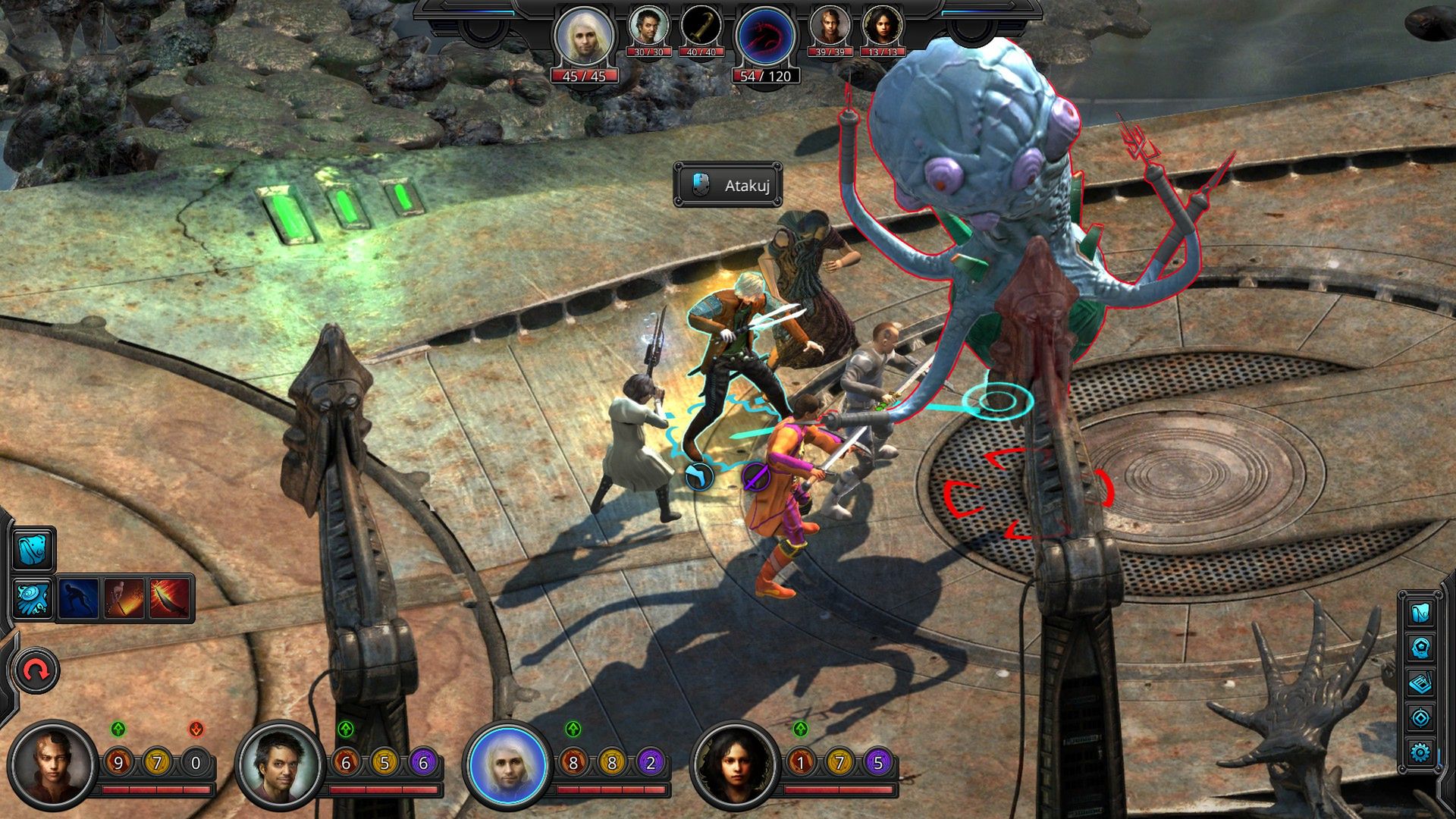Open the inventory from the side menu

tap(1420, 612)
